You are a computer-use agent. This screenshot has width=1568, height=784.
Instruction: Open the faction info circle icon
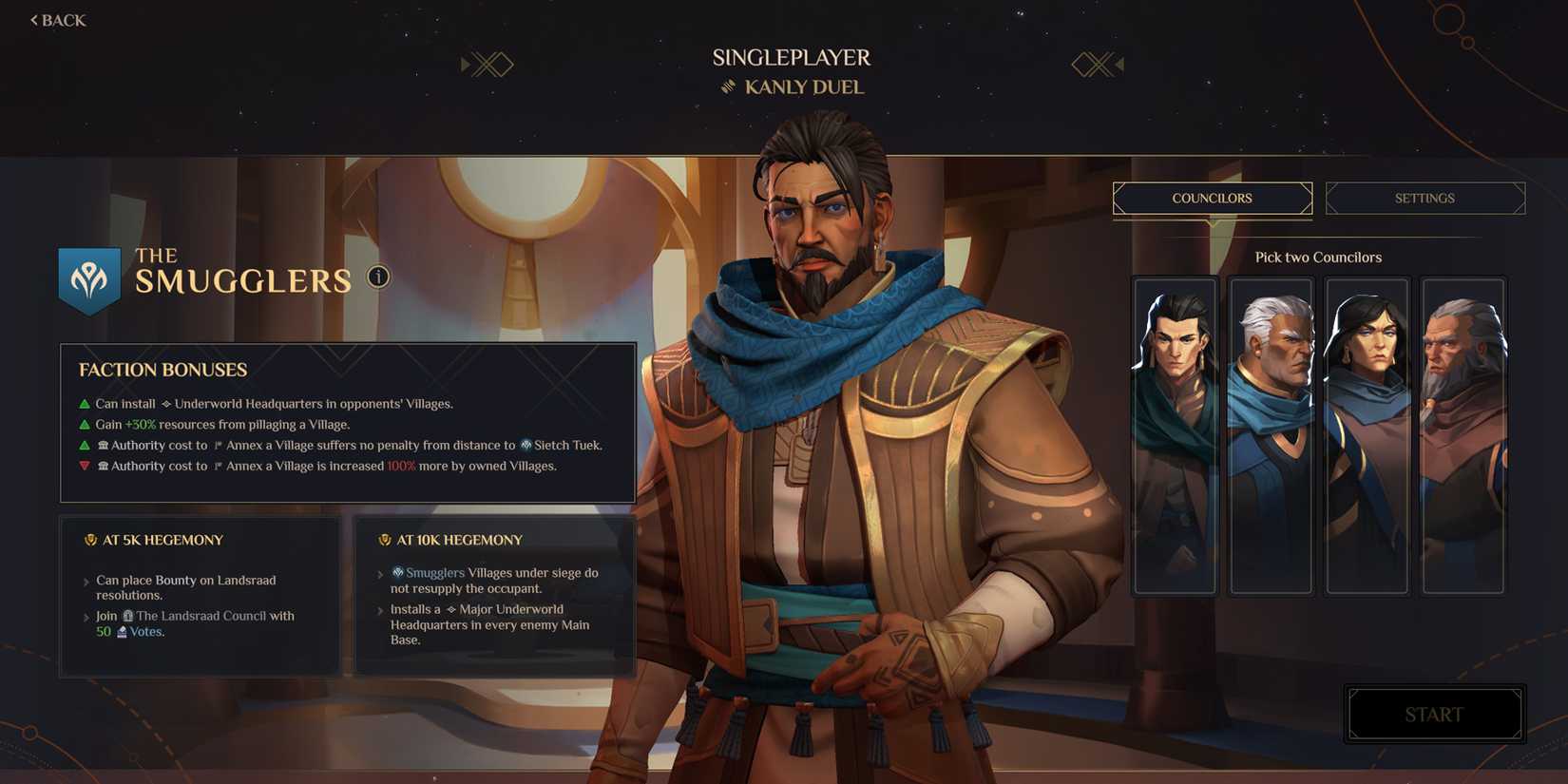[x=377, y=277]
